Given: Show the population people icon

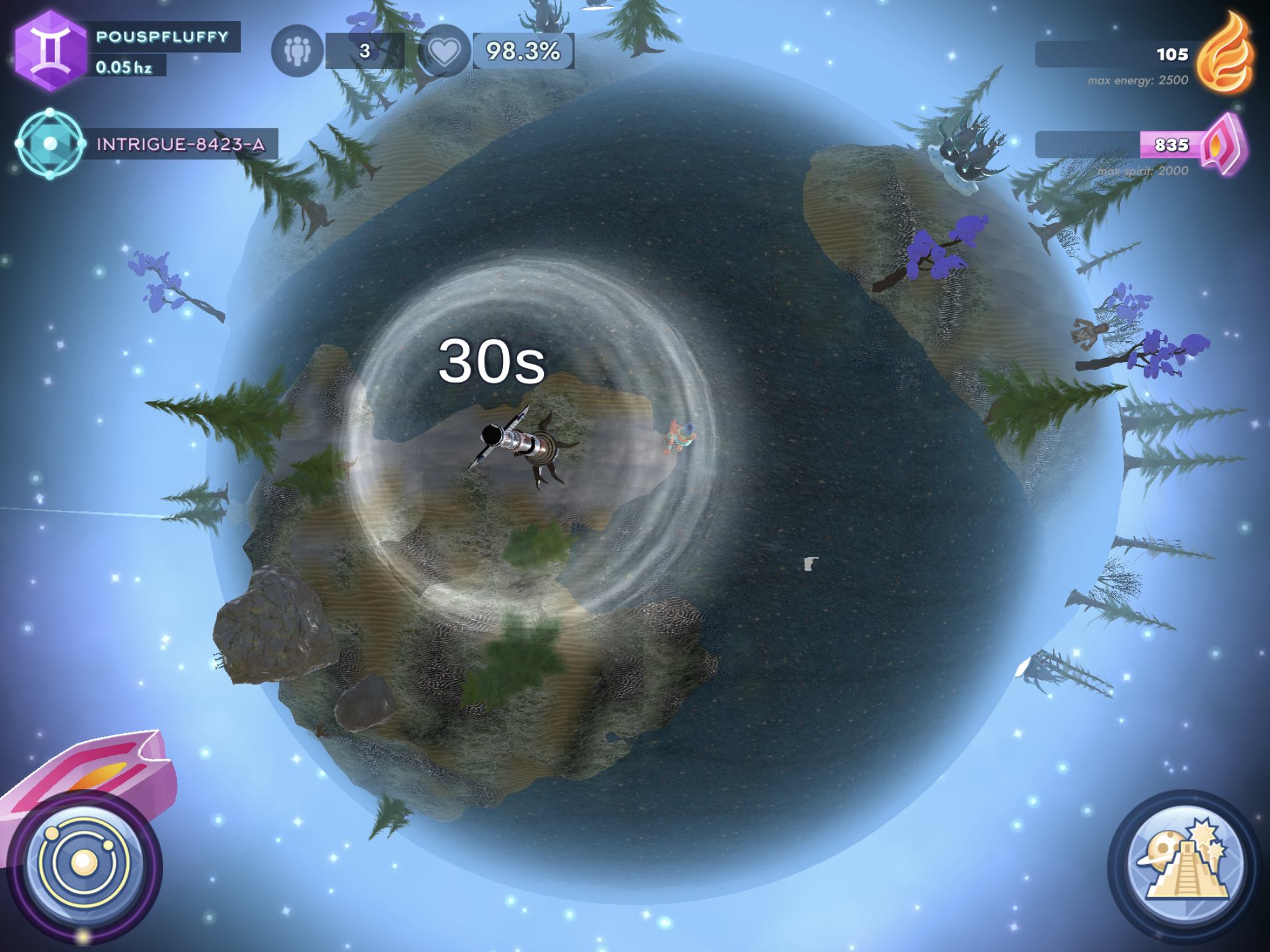Looking at the screenshot, I should click(x=296, y=51).
